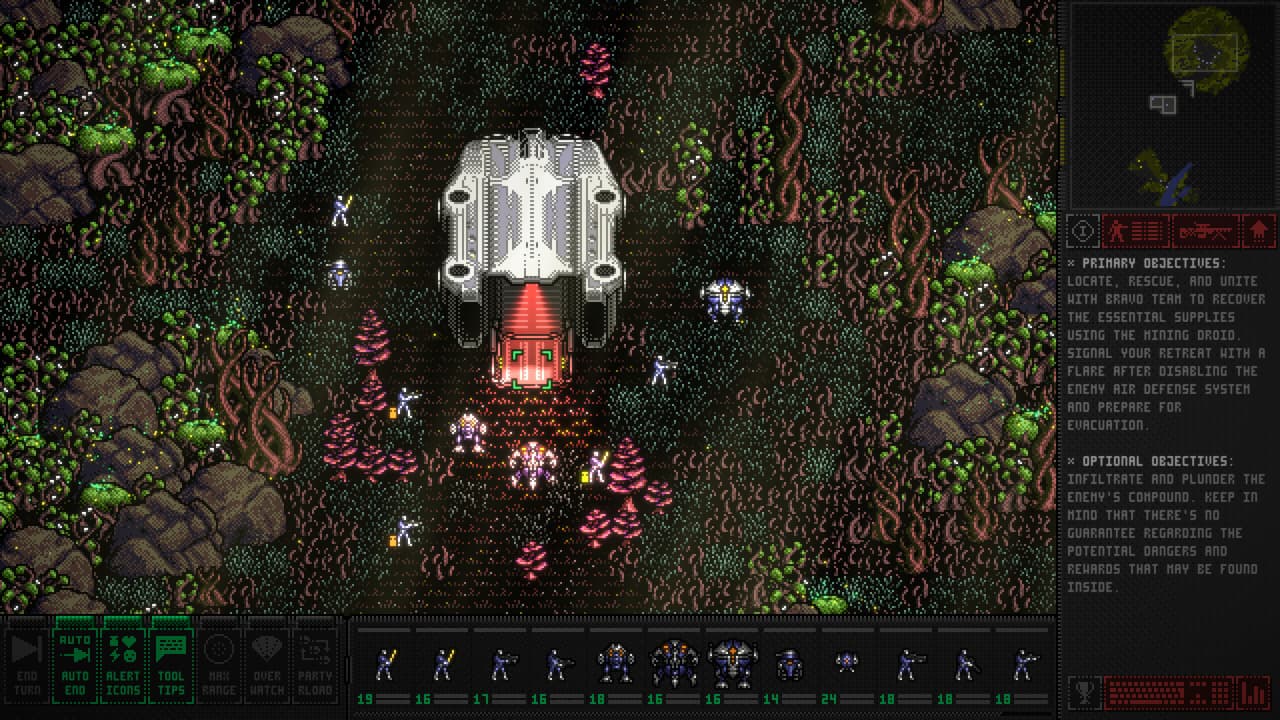Select the first sword soldier portrait
The width and height of the screenshot is (1280, 720).
[x=385, y=665]
